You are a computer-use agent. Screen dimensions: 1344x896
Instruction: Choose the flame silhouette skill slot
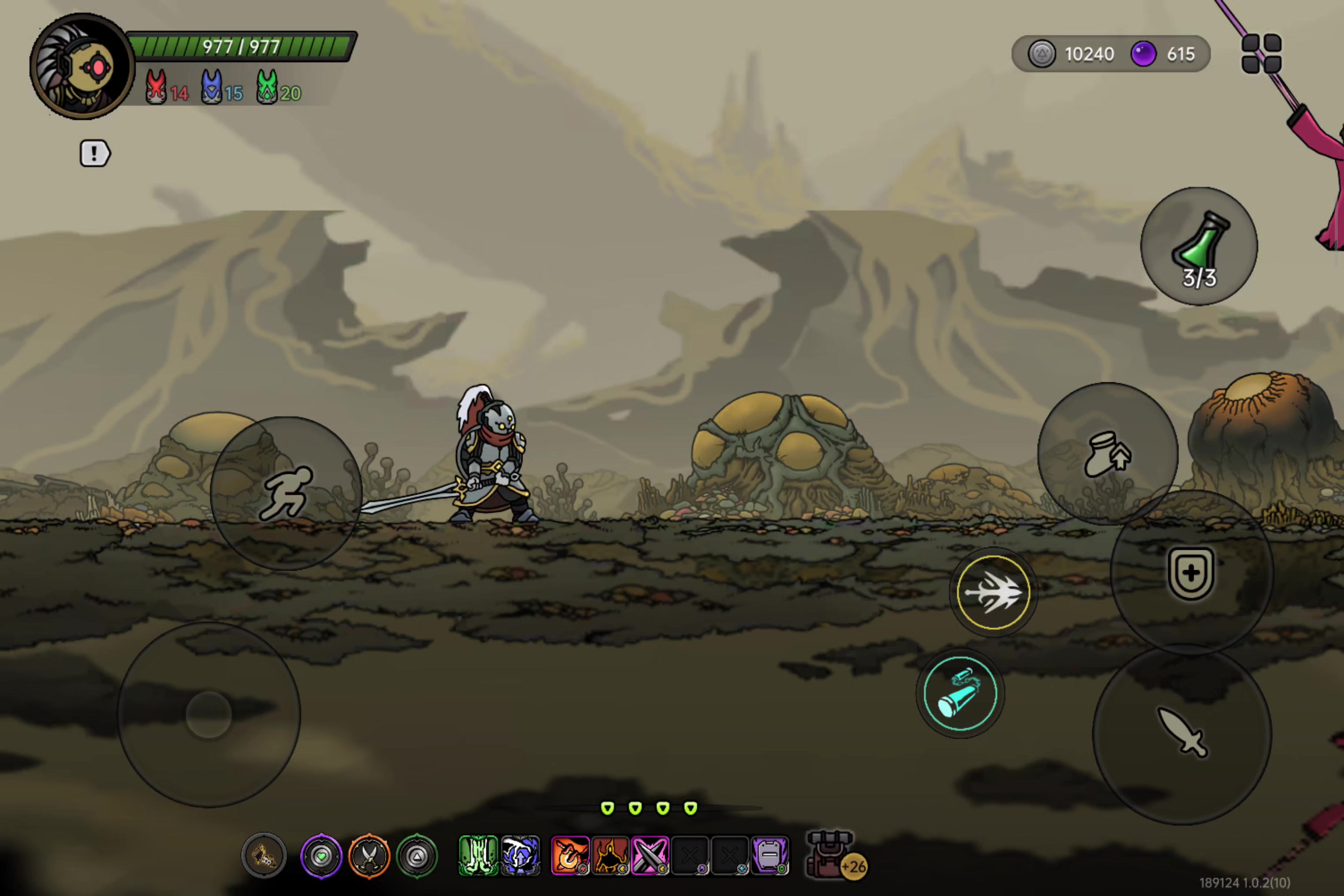(x=610, y=855)
